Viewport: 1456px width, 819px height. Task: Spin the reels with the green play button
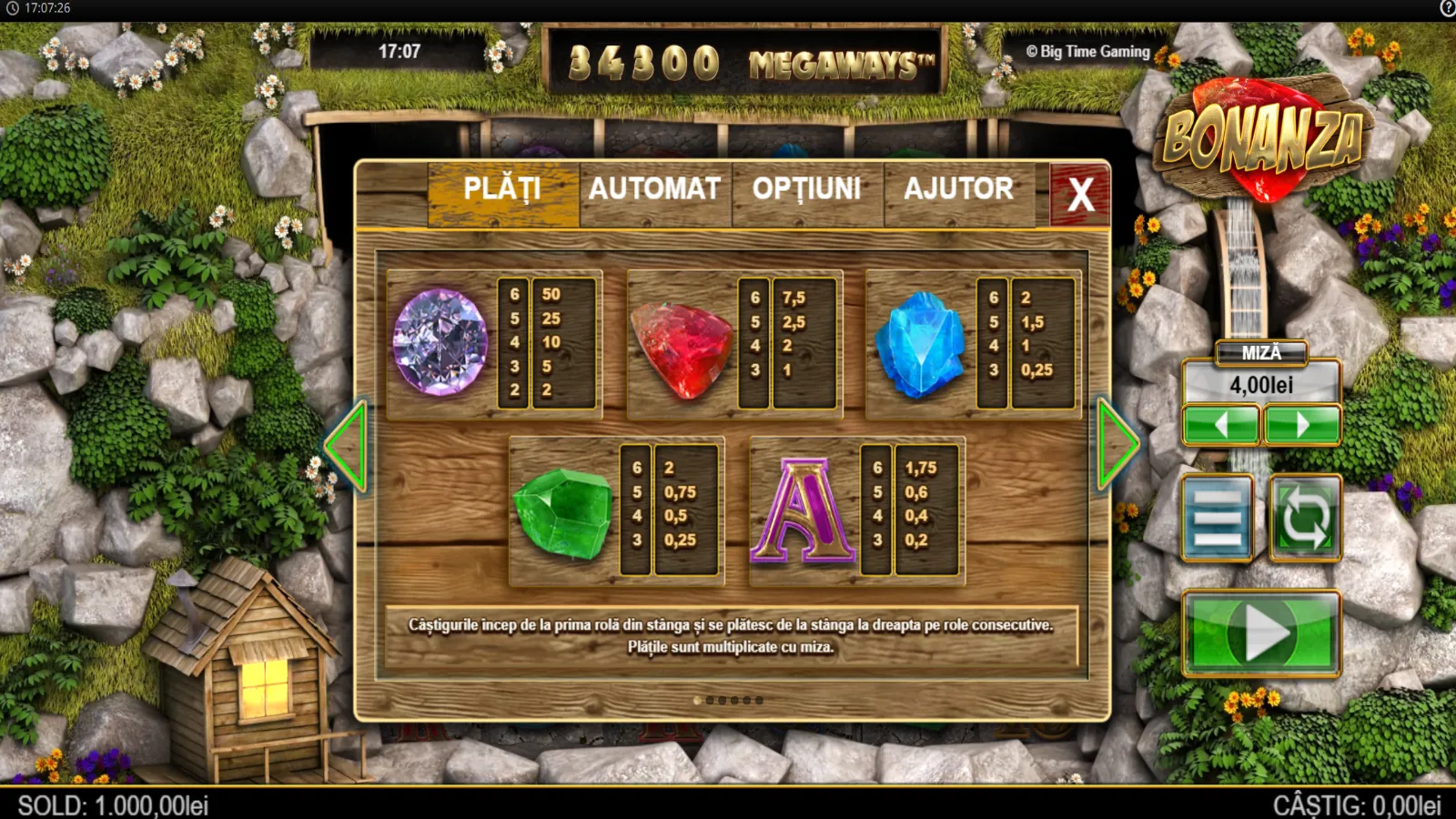(1261, 633)
